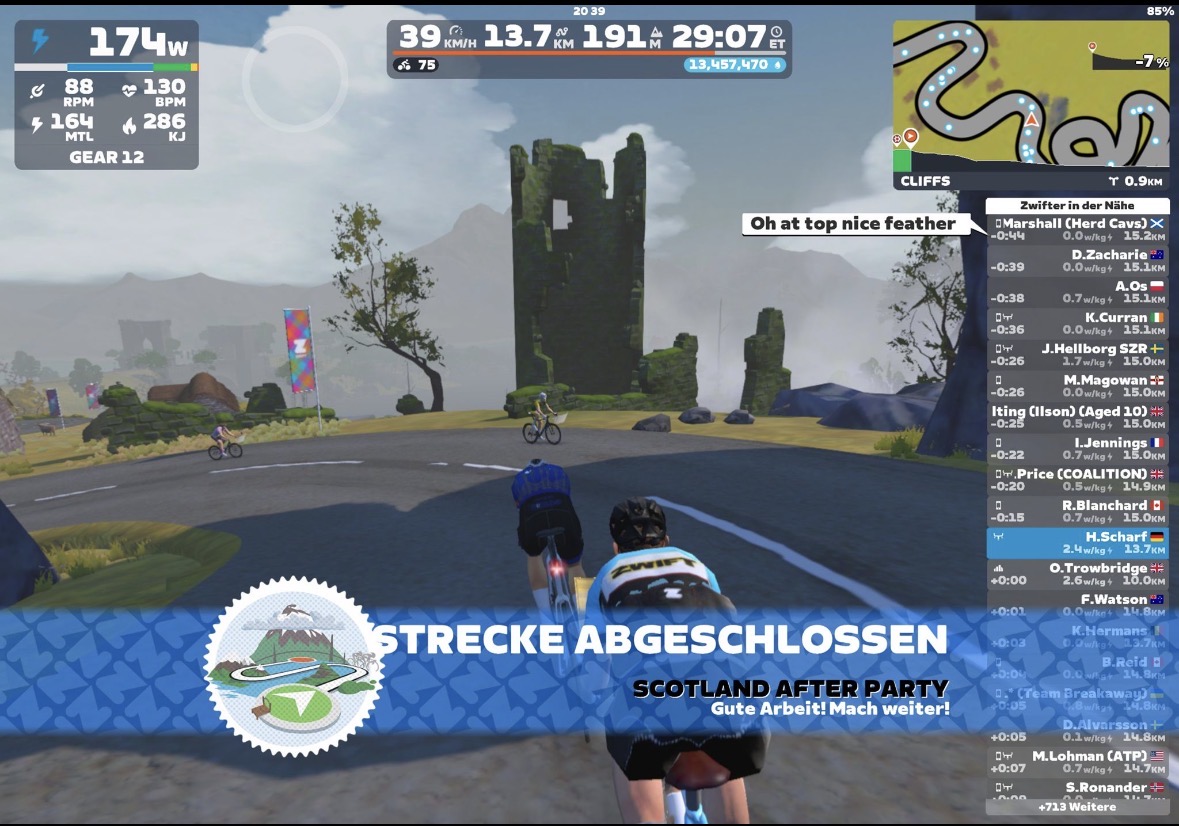Select R.Blanchard in the nearby list
This screenshot has width=1179, height=826.
point(1077,511)
